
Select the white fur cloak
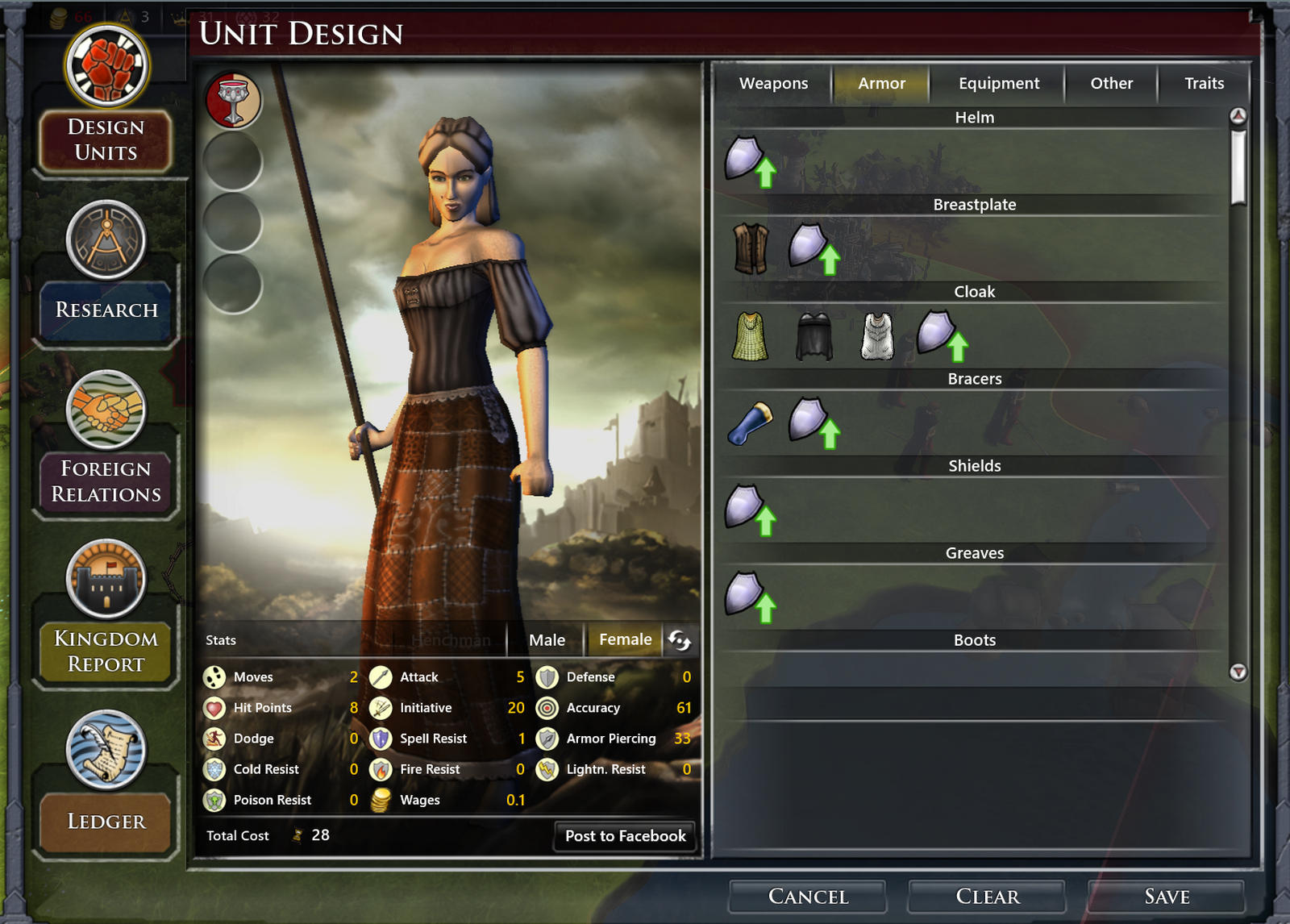click(x=876, y=335)
